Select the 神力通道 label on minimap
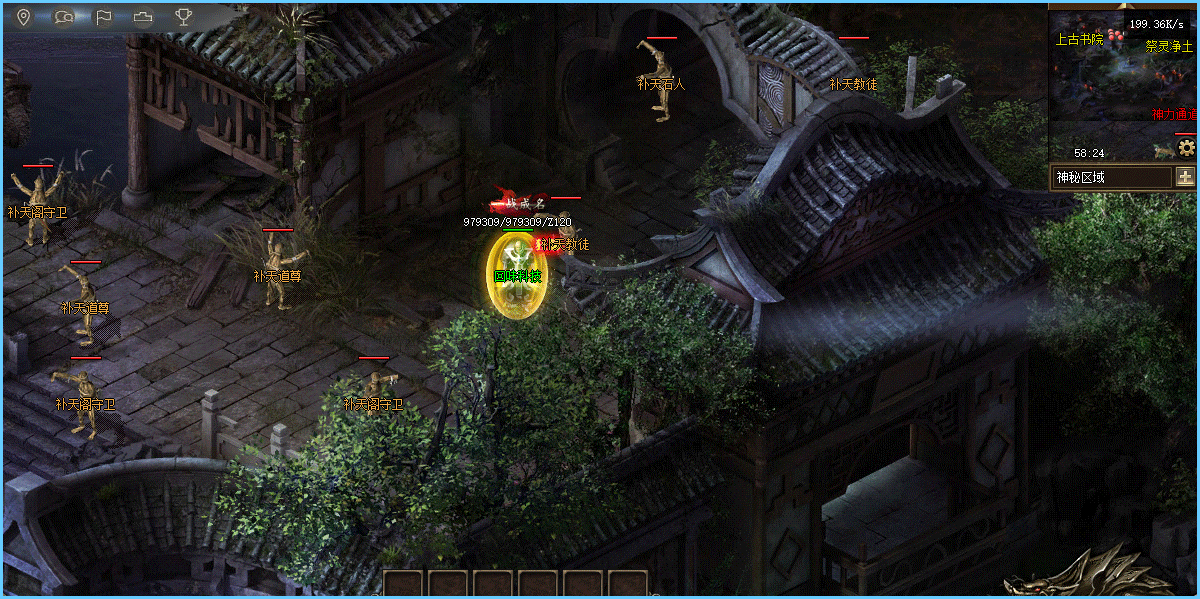Image resolution: width=1200 pixels, height=599 pixels. coord(1174,114)
